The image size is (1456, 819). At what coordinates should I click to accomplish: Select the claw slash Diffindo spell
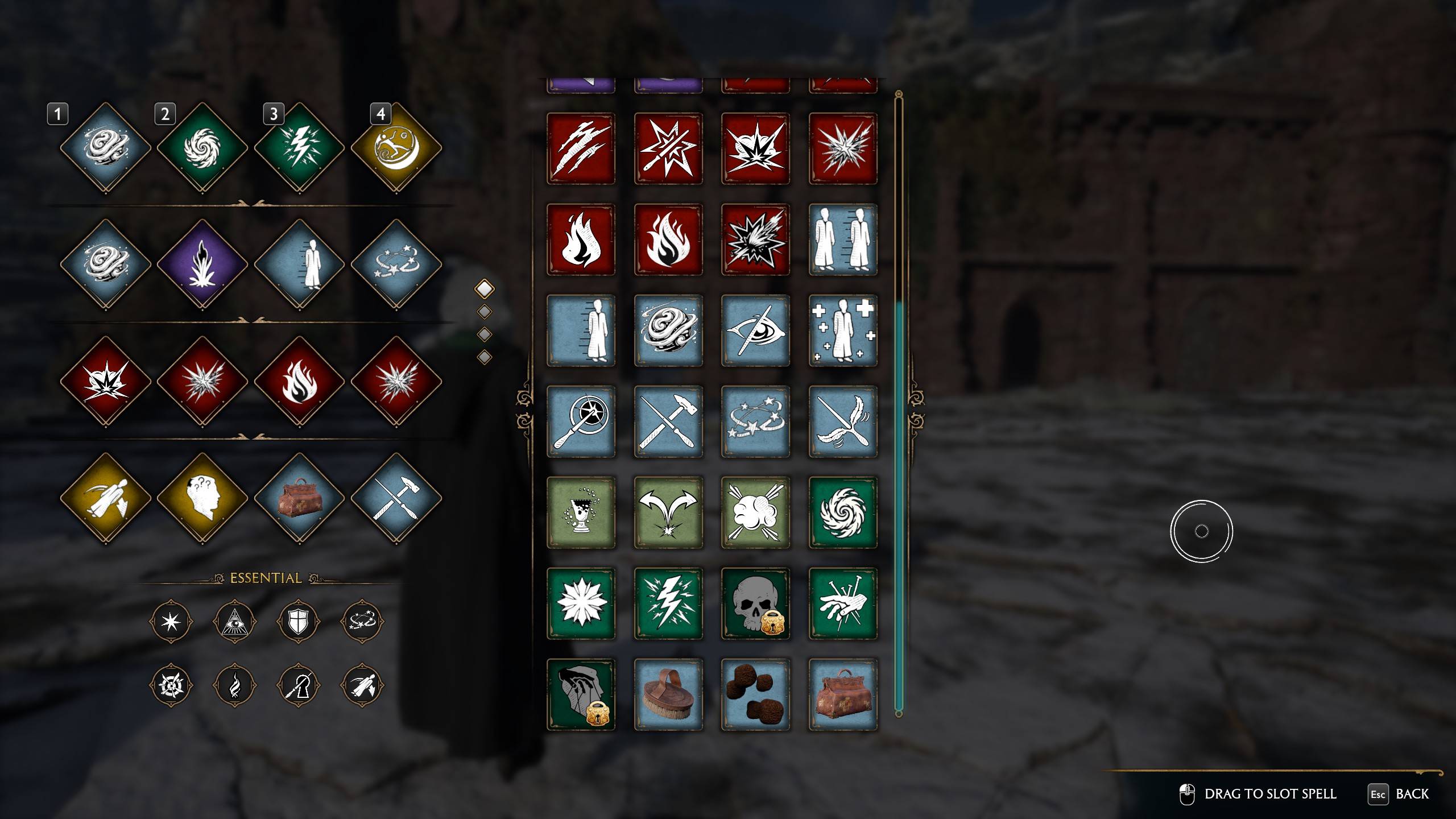click(581, 148)
